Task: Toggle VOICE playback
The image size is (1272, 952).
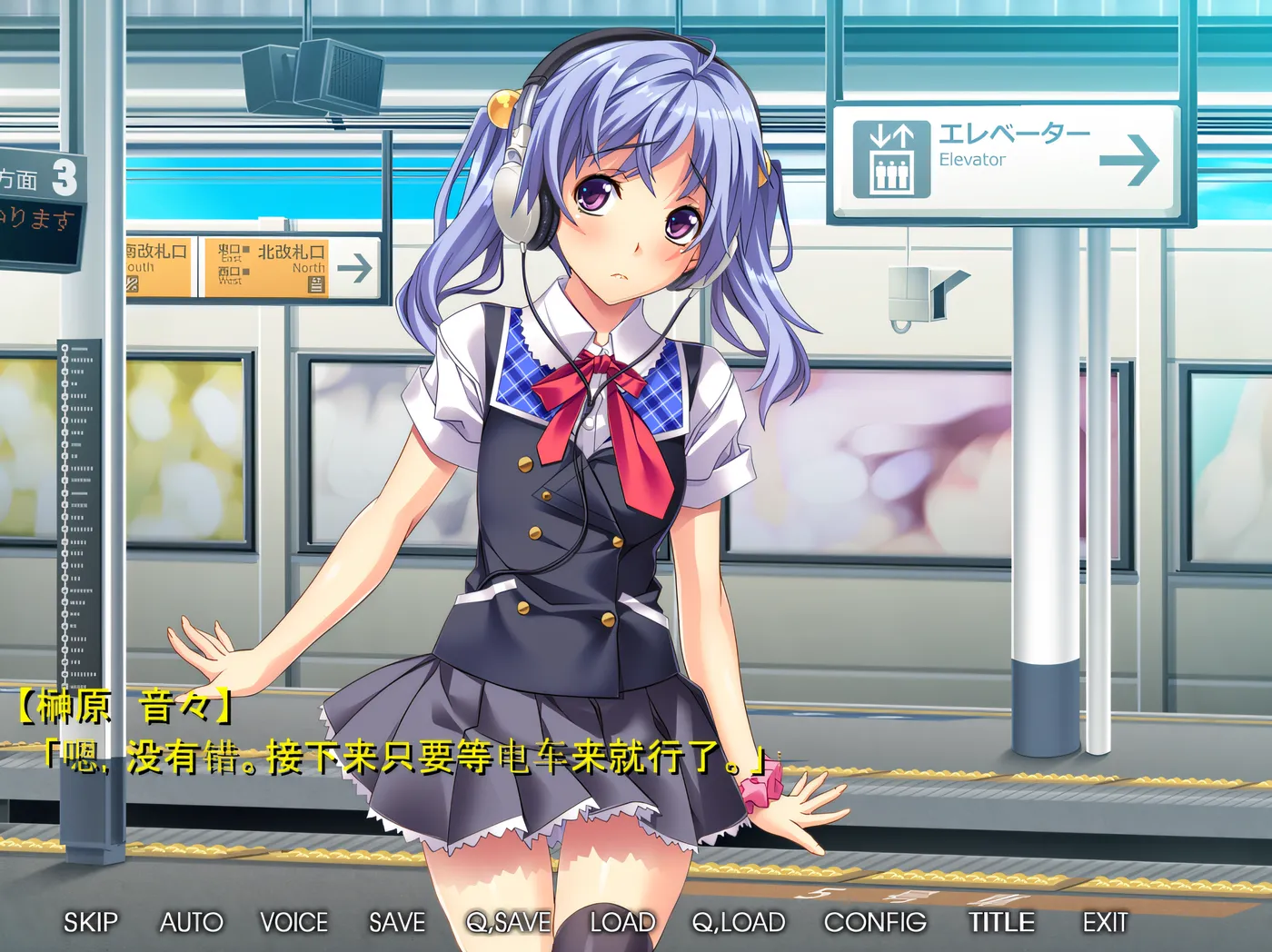Action: 293,922
